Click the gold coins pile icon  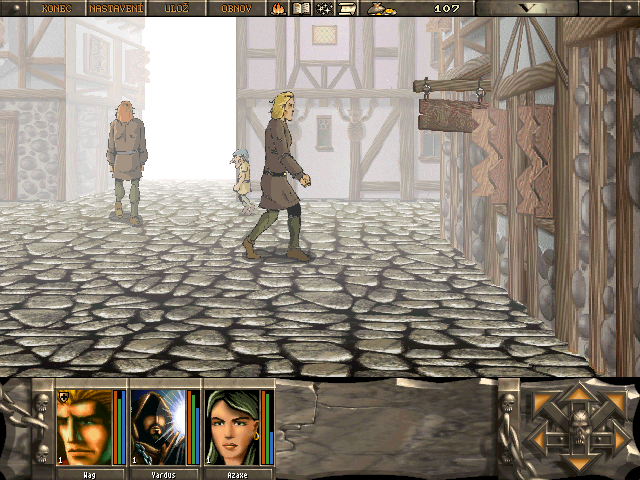381,8
